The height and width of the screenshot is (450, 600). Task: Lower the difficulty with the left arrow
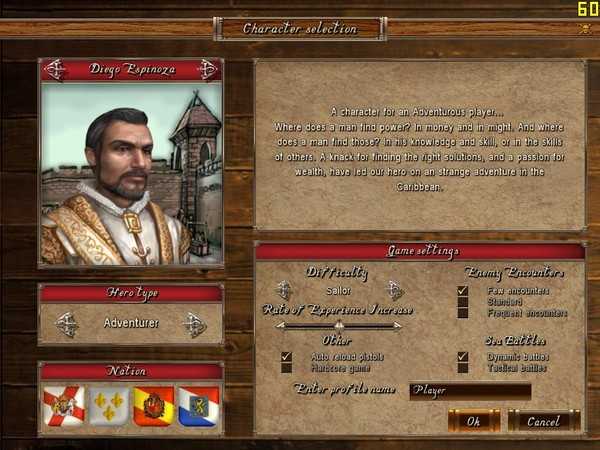(x=284, y=290)
